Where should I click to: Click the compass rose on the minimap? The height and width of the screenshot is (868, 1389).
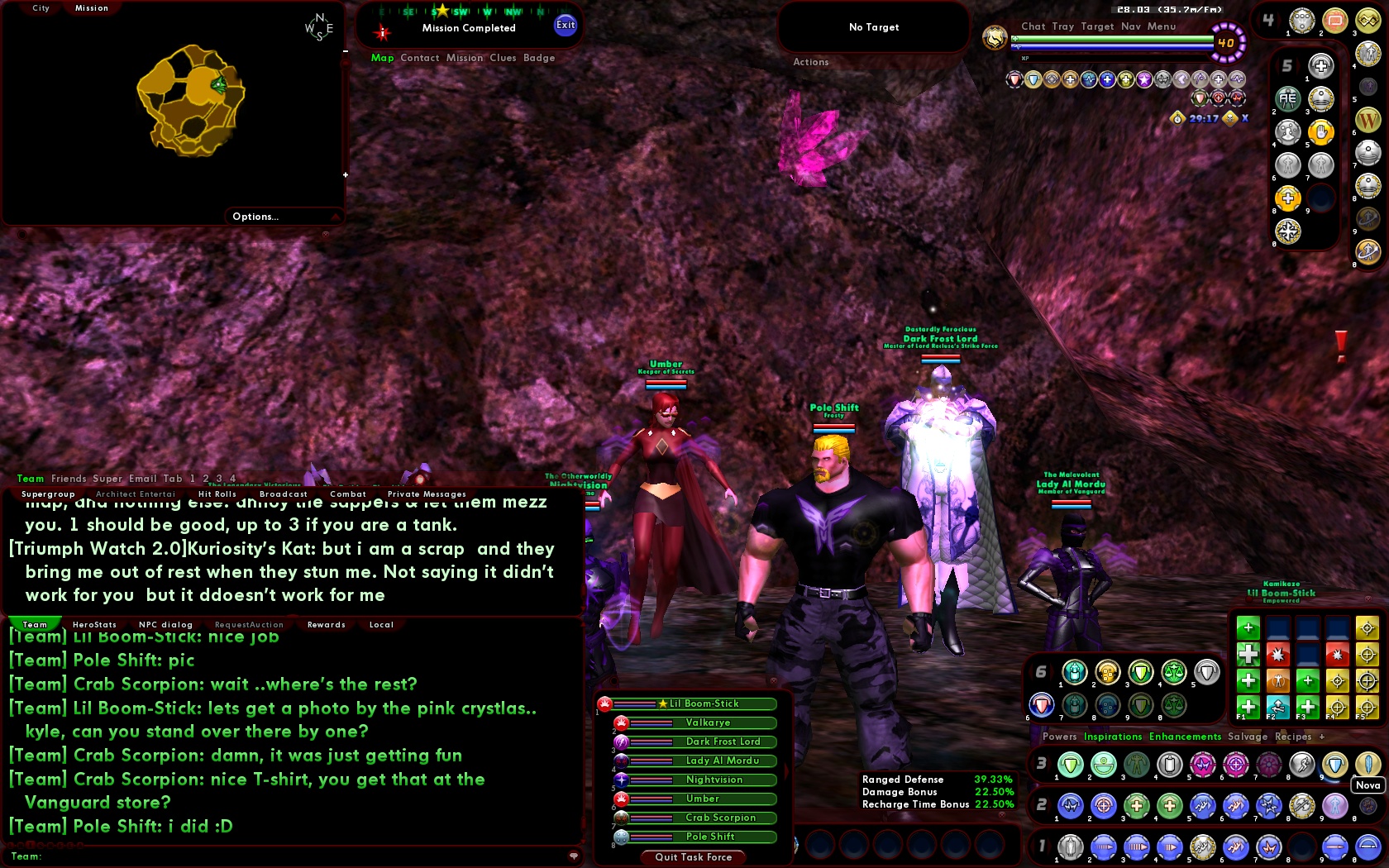(x=318, y=26)
